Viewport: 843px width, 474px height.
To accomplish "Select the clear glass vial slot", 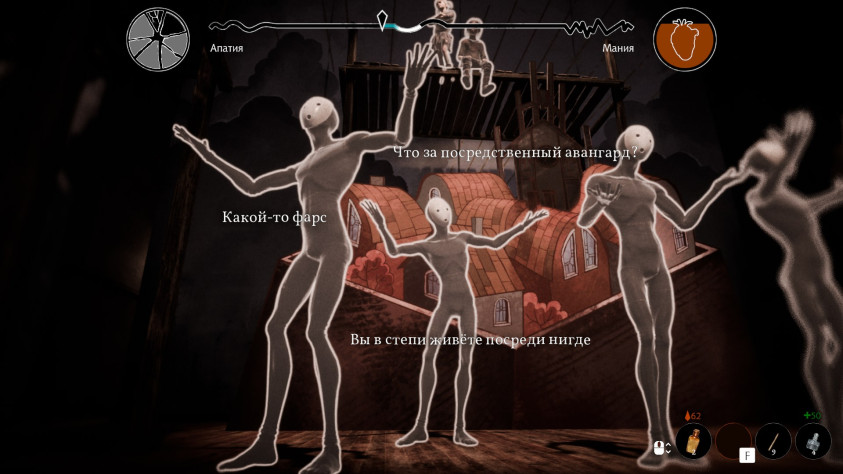I will pos(812,441).
